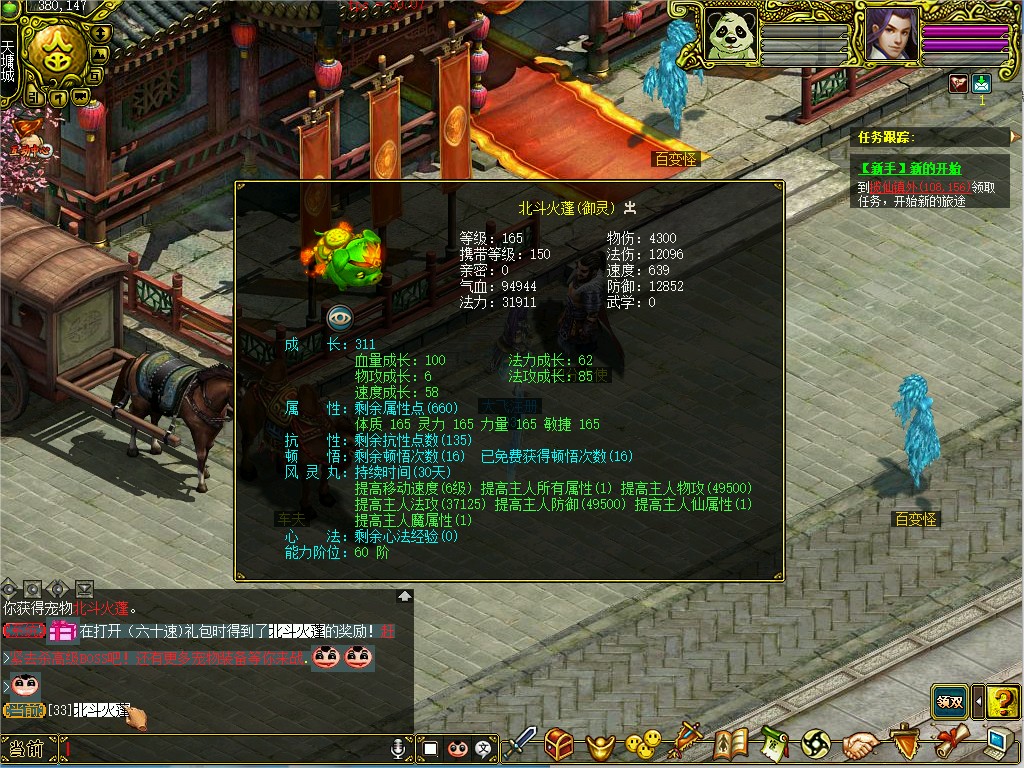Click the 领双 double-reward button

[x=950, y=702]
